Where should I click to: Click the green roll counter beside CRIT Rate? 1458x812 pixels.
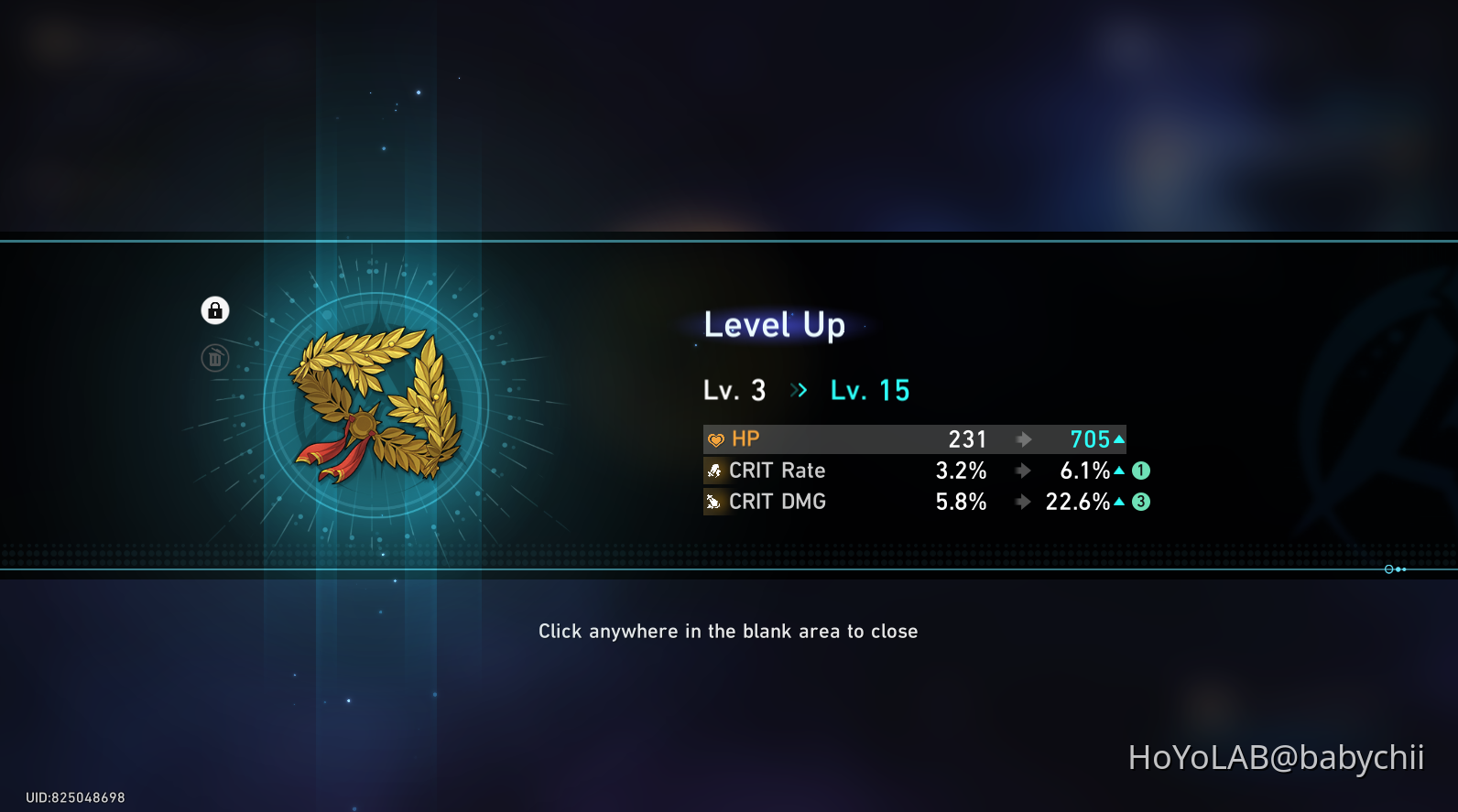(1141, 470)
